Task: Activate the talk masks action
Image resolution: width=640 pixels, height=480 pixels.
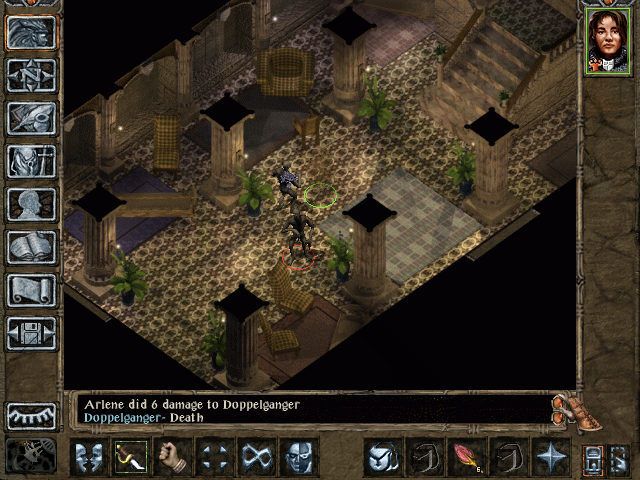Action: (88, 458)
